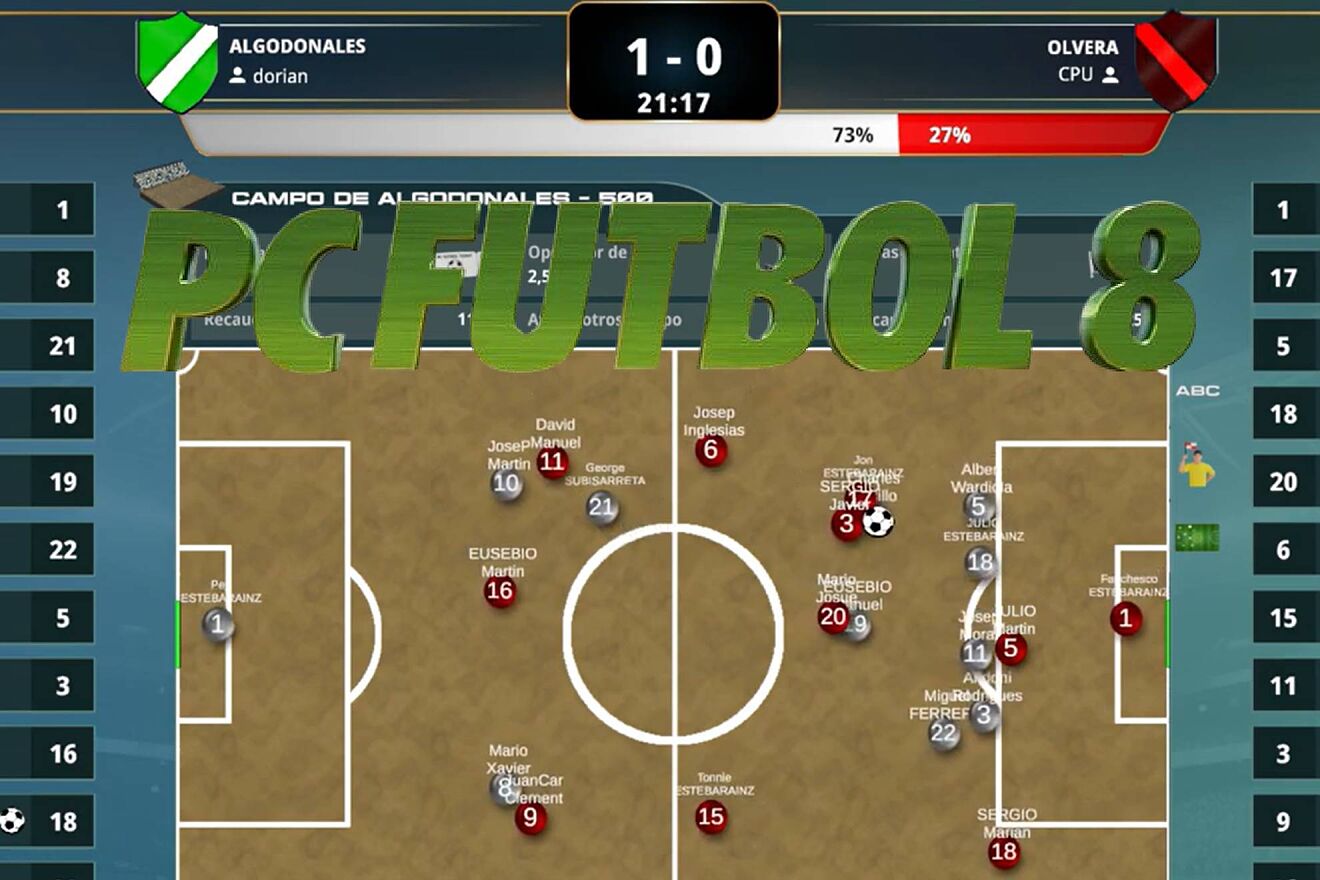Viewport: 1320px width, 880px height.
Task: Toggle the ABC player names button
Action: click(1197, 391)
